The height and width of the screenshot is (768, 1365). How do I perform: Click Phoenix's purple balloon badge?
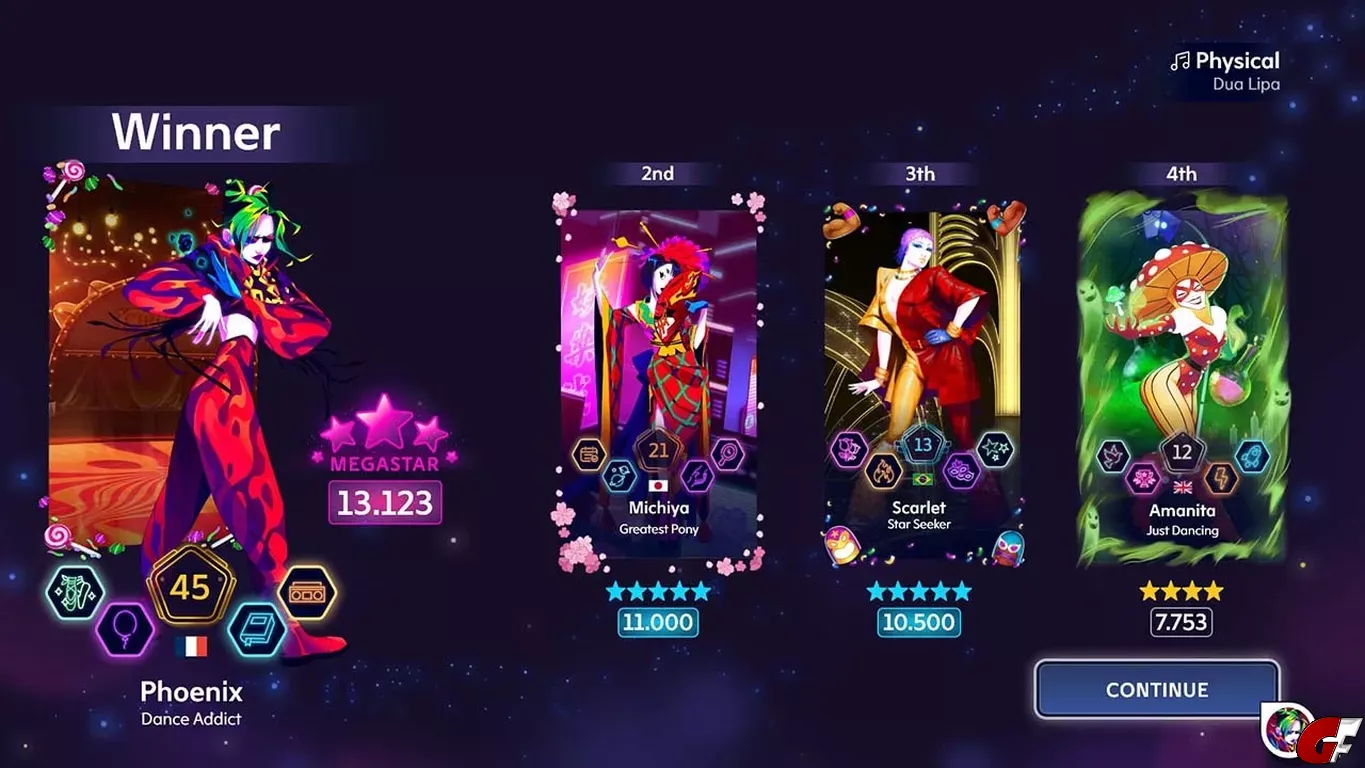(x=125, y=630)
